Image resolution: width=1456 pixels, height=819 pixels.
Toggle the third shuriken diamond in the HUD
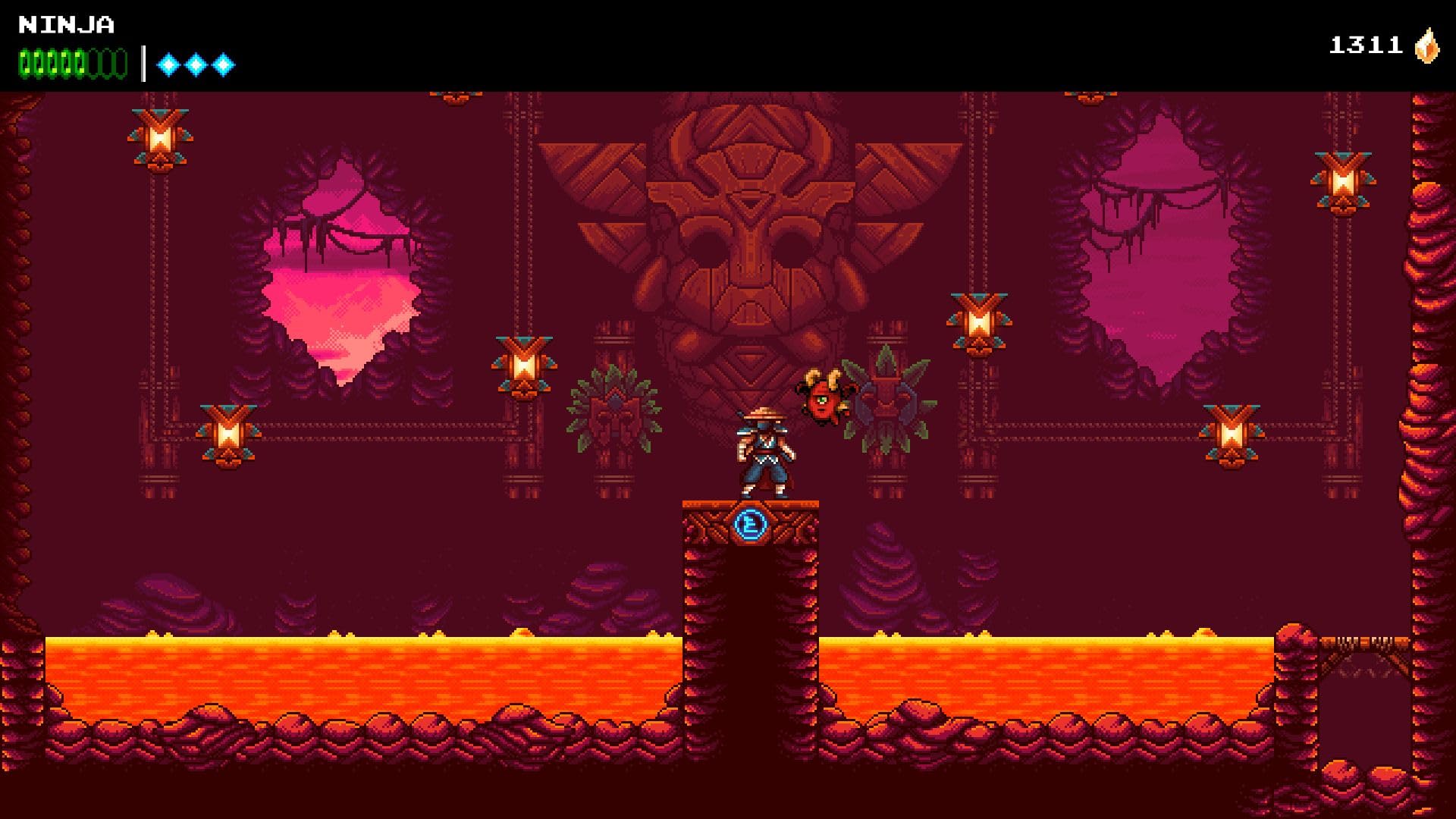pyautogui.click(x=222, y=64)
